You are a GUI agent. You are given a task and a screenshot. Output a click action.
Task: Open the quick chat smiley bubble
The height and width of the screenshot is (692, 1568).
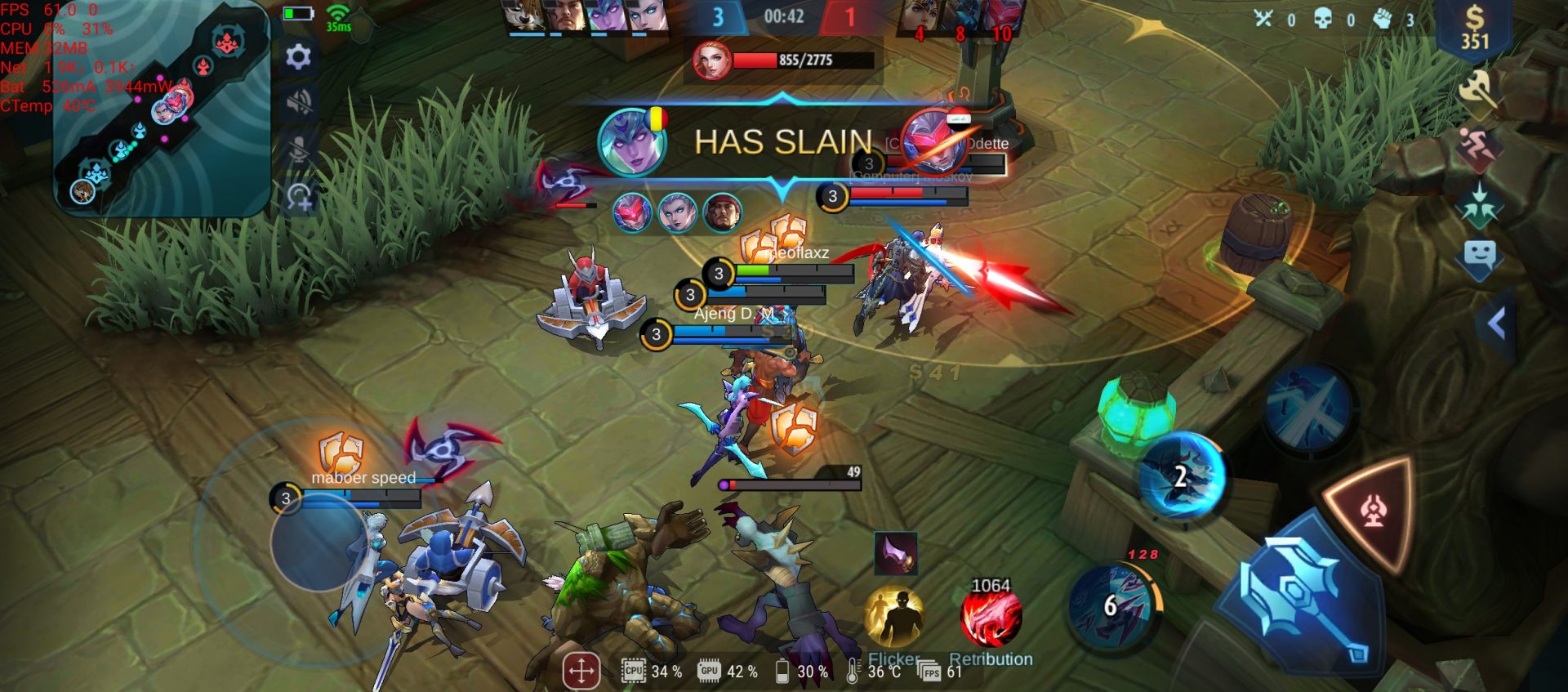[x=1479, y=257]
